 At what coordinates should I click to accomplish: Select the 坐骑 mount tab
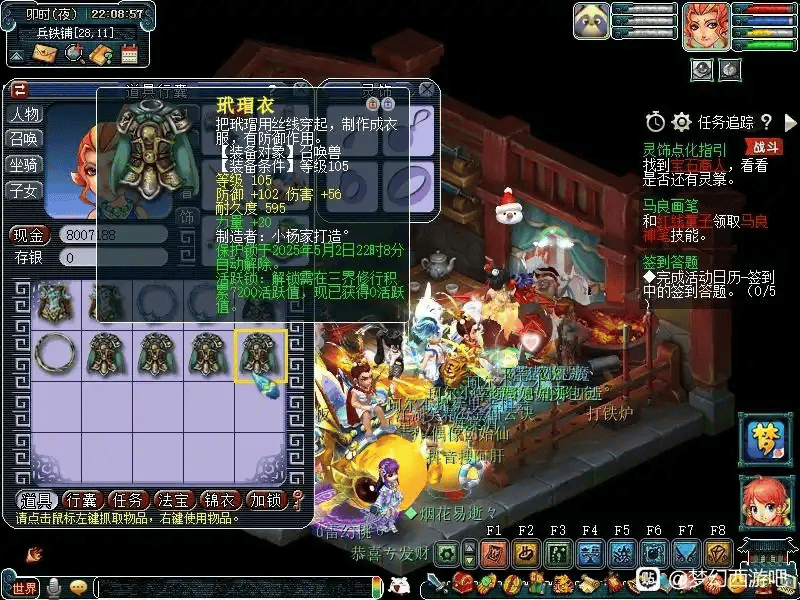(25, 164)
